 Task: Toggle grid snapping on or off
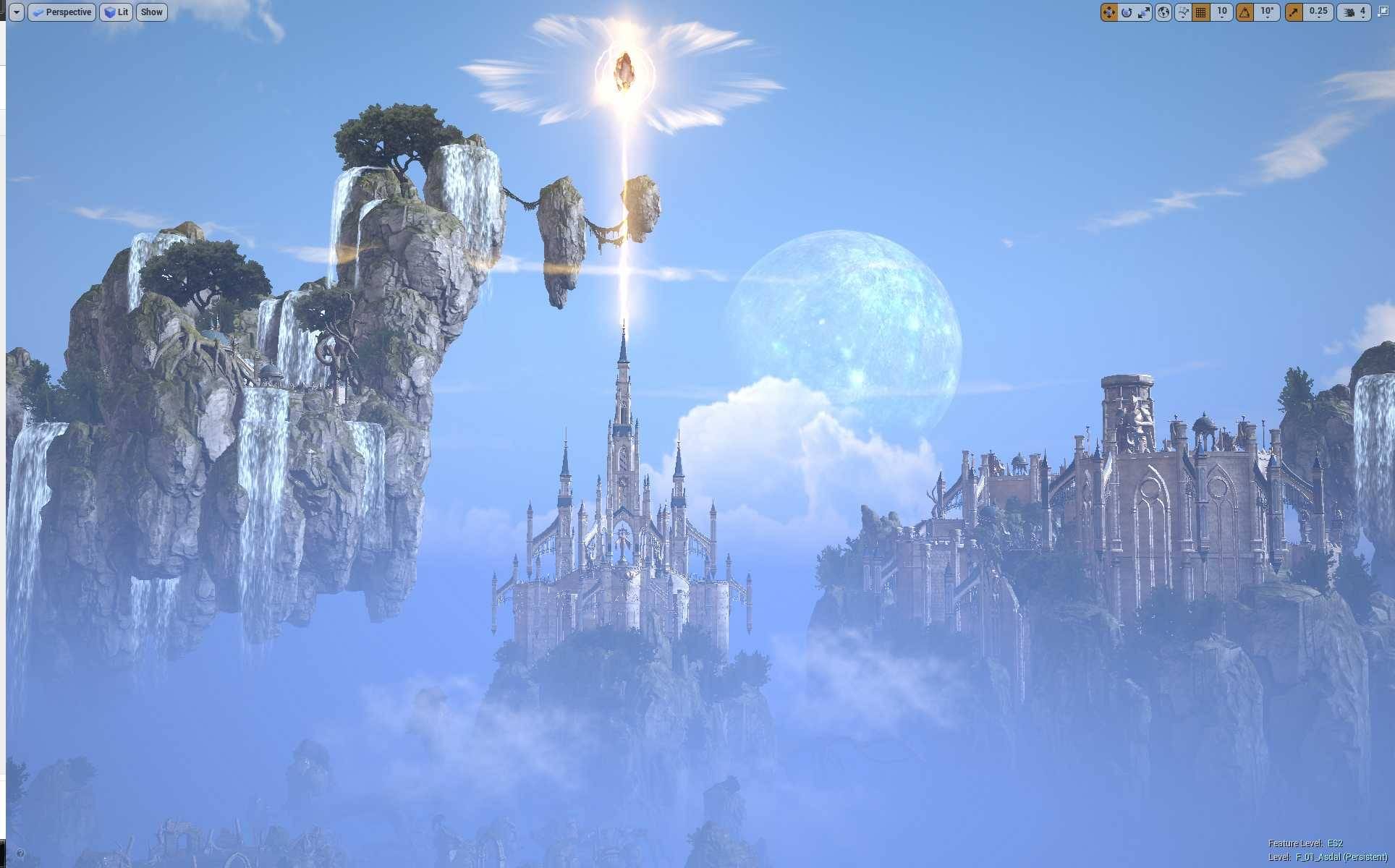pyautogui.click(x=1201, y=12)
